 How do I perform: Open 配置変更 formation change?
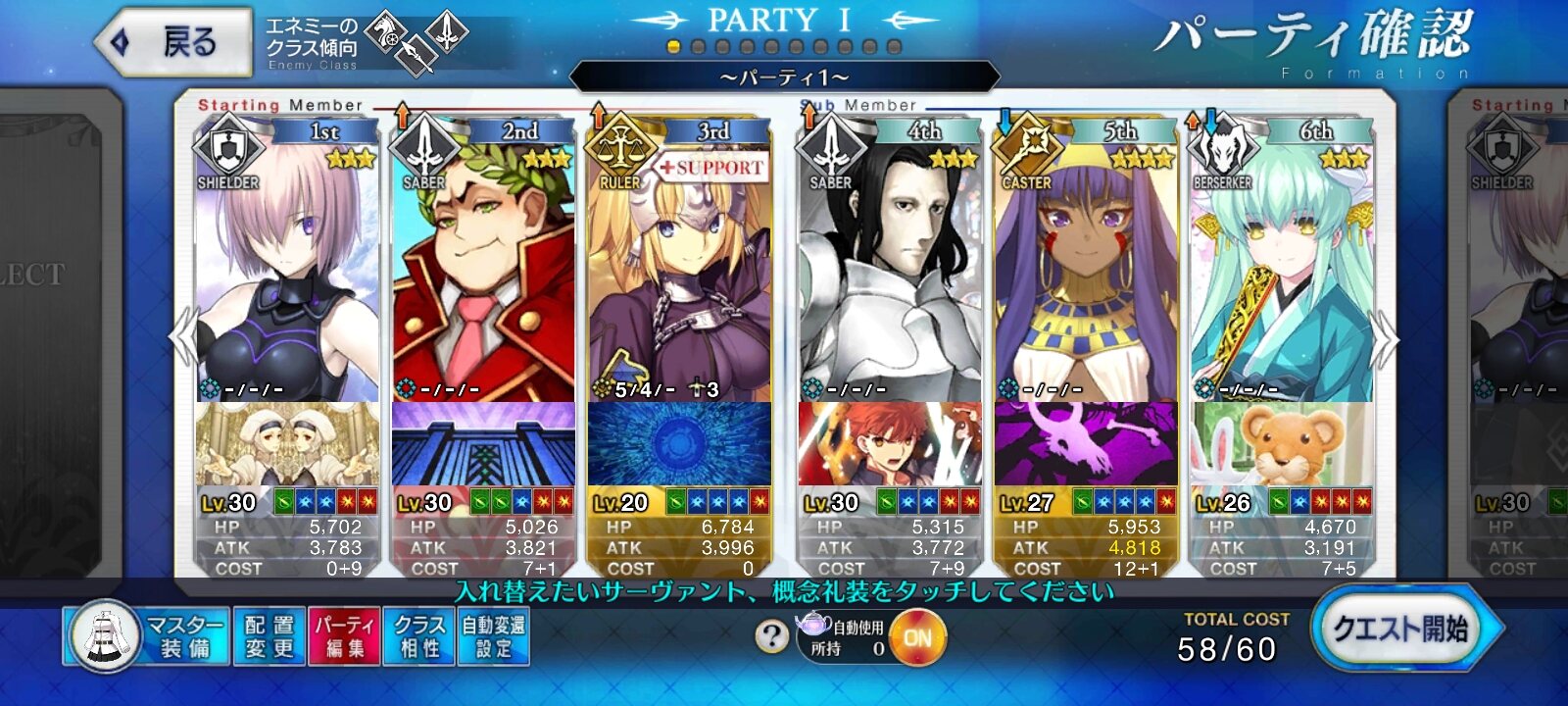tap(269, 636)
